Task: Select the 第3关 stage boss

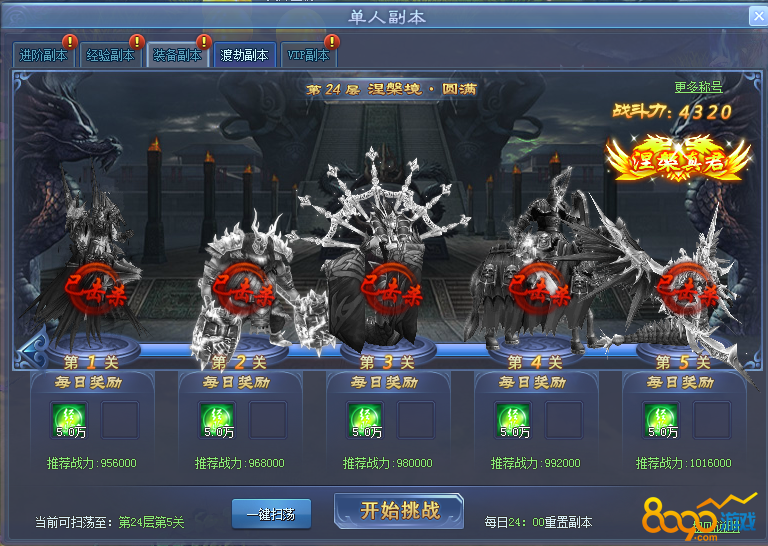Action: [388, 270]
